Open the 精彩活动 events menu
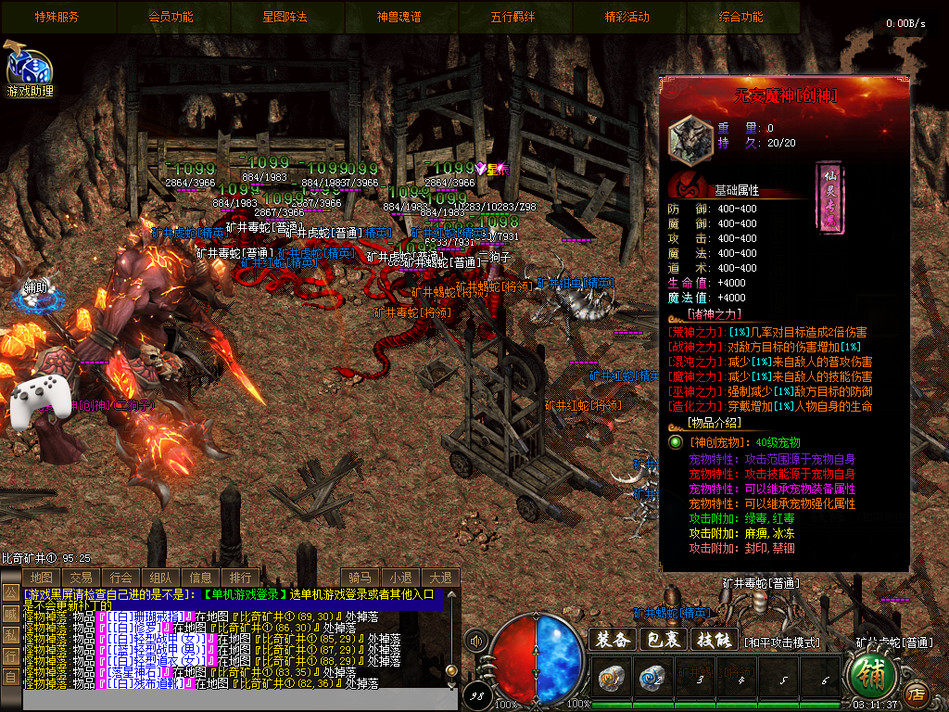The image size is (949, 712). tap(627, 17)
